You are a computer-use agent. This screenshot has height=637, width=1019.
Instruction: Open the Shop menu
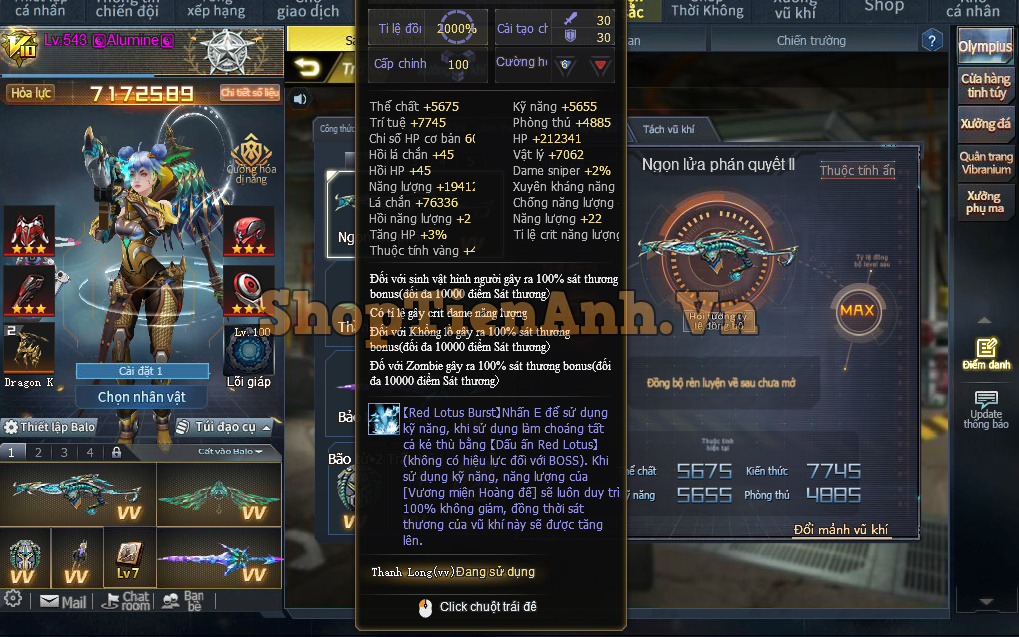(x=883, y=8)
